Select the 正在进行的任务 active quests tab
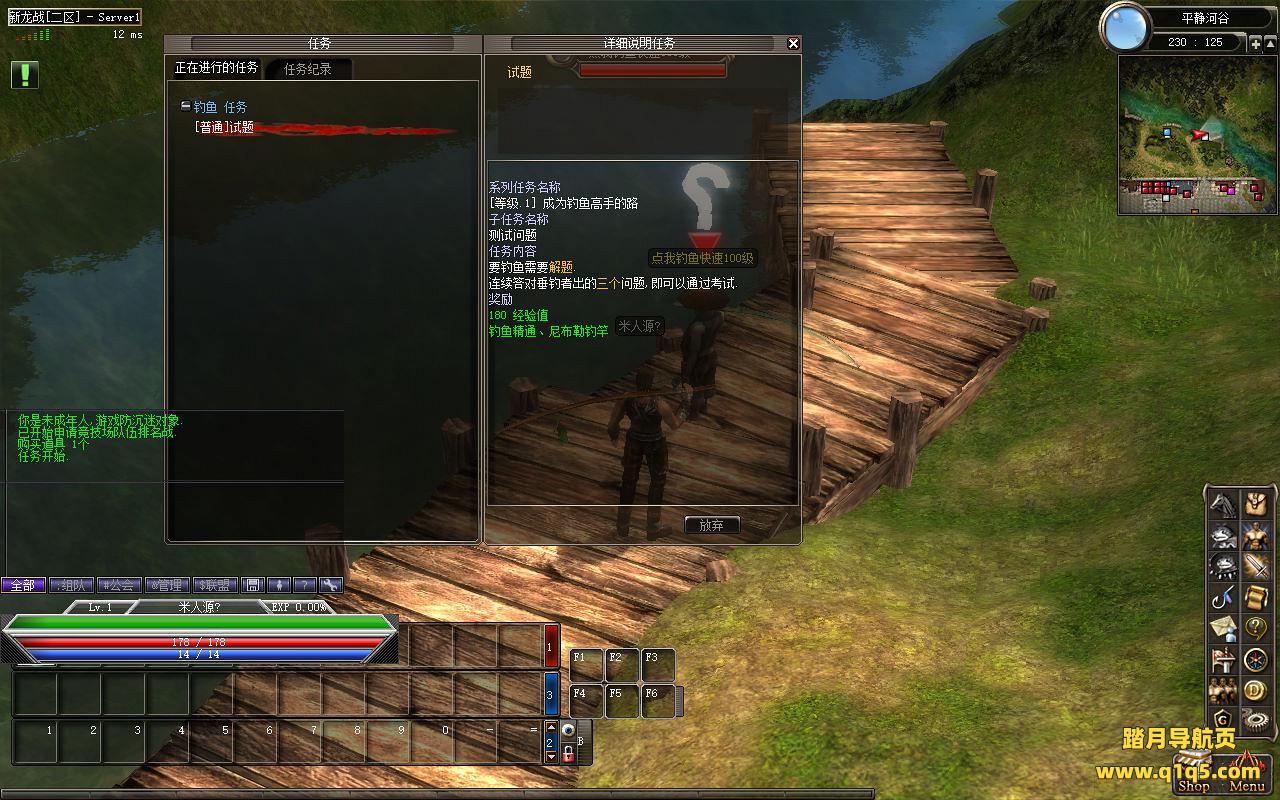1280x800 pixels. [216, 68]
